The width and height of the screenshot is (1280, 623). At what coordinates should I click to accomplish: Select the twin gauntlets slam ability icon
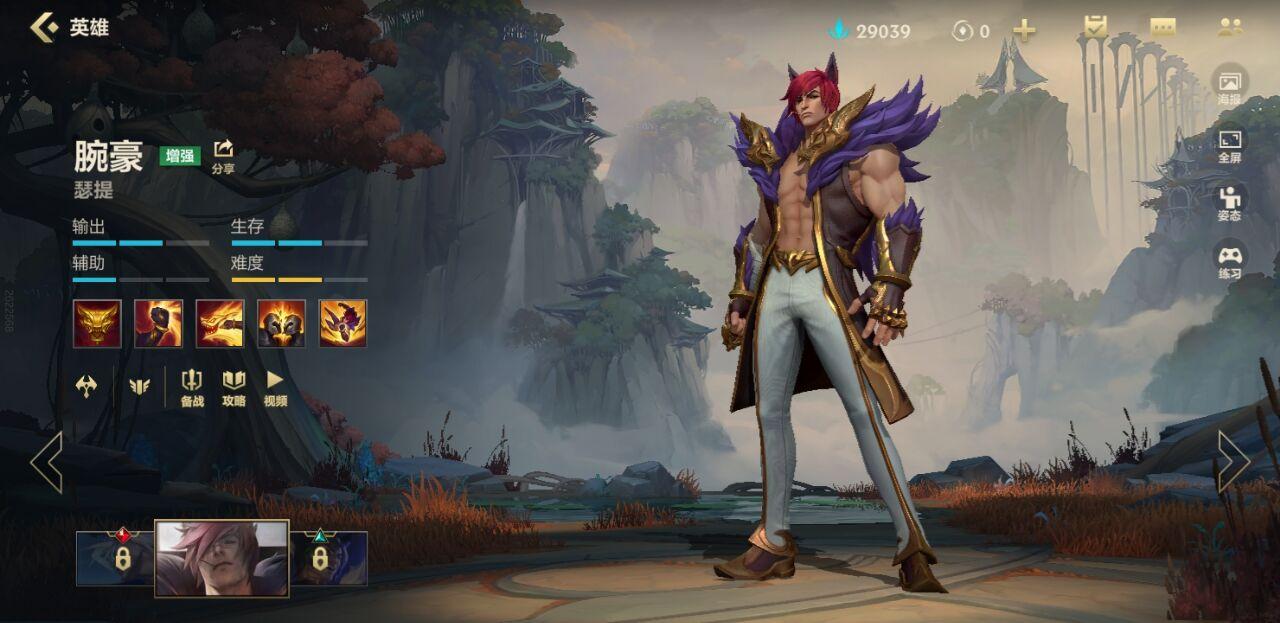tap(281, 323)
